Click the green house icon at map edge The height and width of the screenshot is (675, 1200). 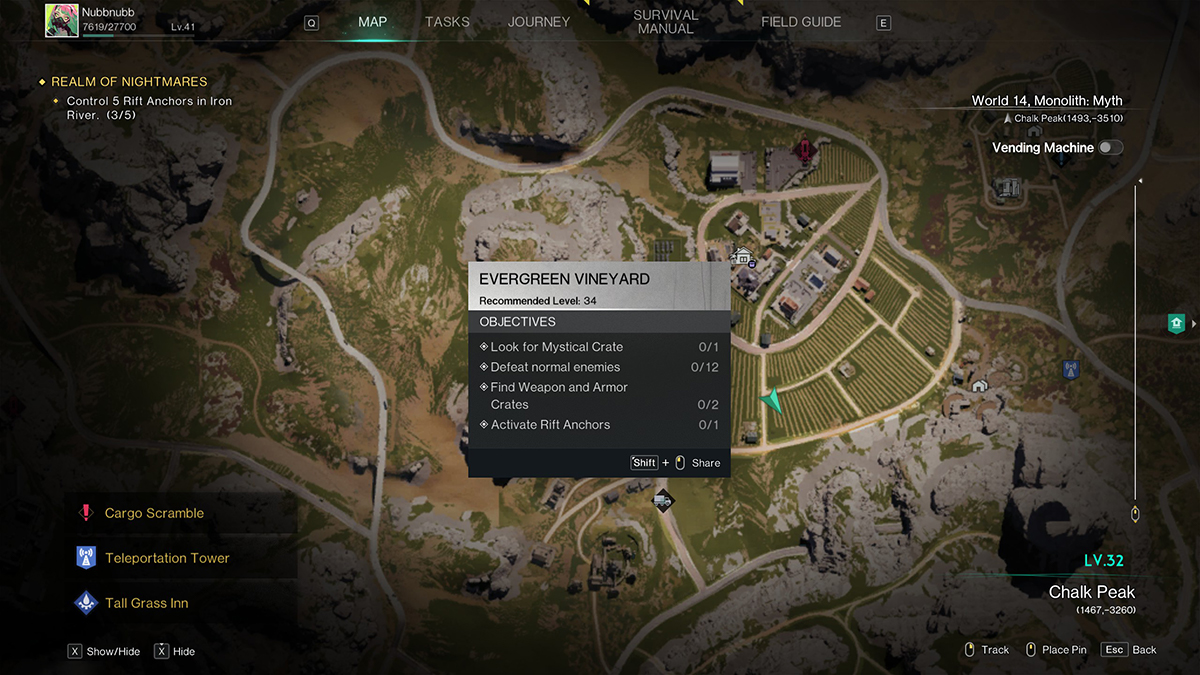(x=1177, y=323)
